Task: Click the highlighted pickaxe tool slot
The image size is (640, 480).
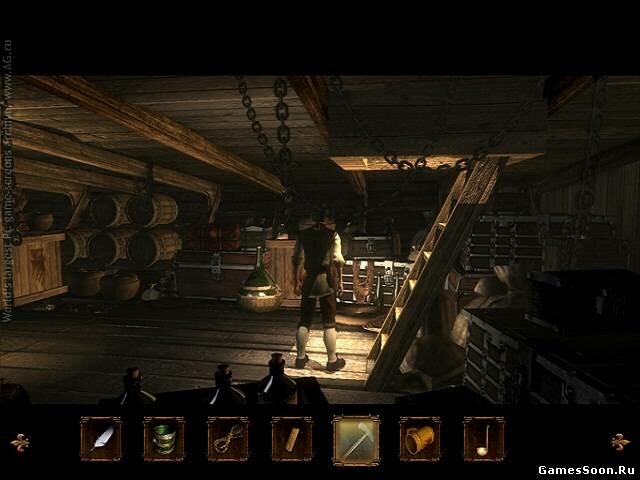Action: pos(356,438)
